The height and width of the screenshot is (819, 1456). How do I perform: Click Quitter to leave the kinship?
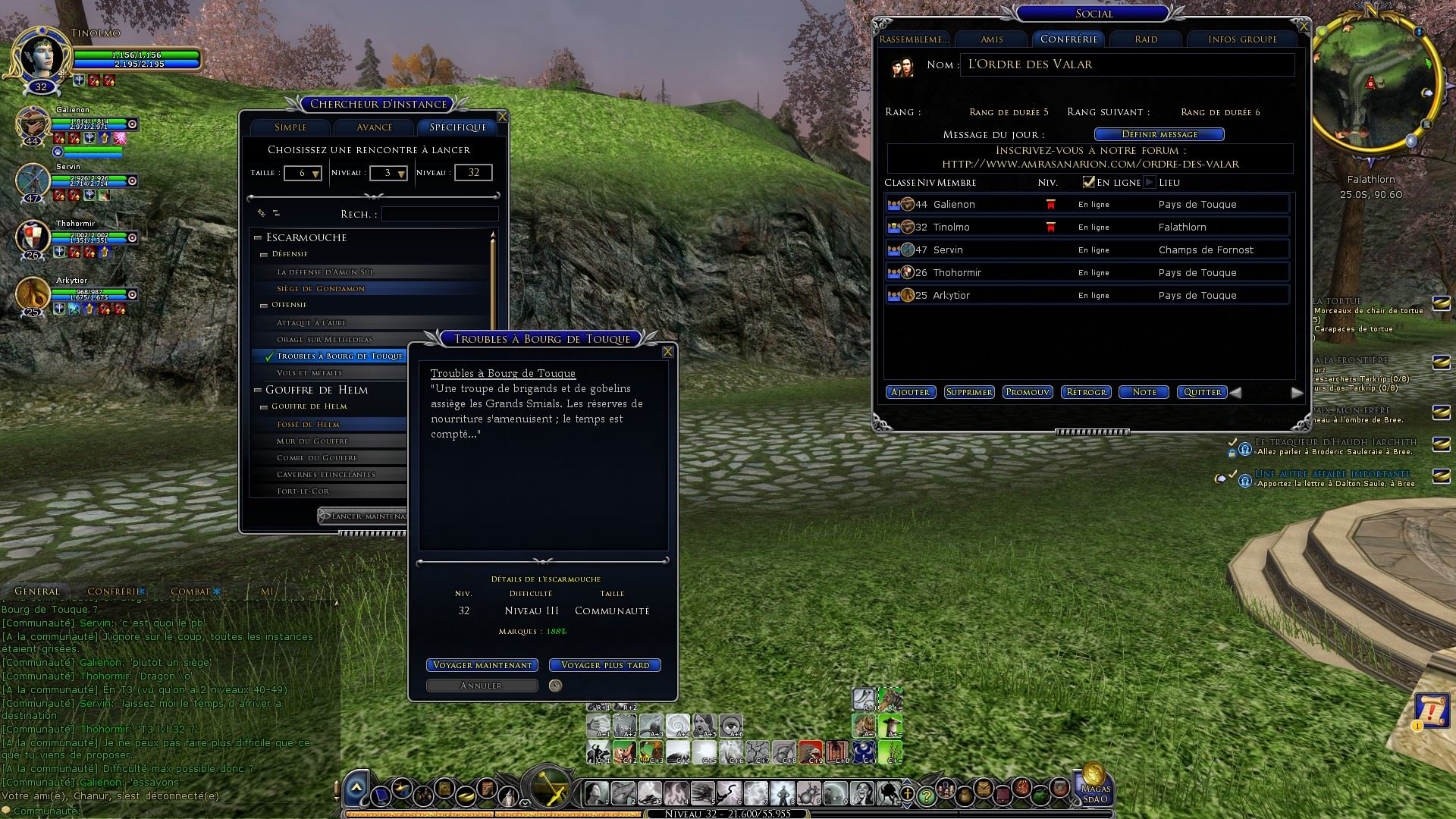click(x=1202, y=392)
